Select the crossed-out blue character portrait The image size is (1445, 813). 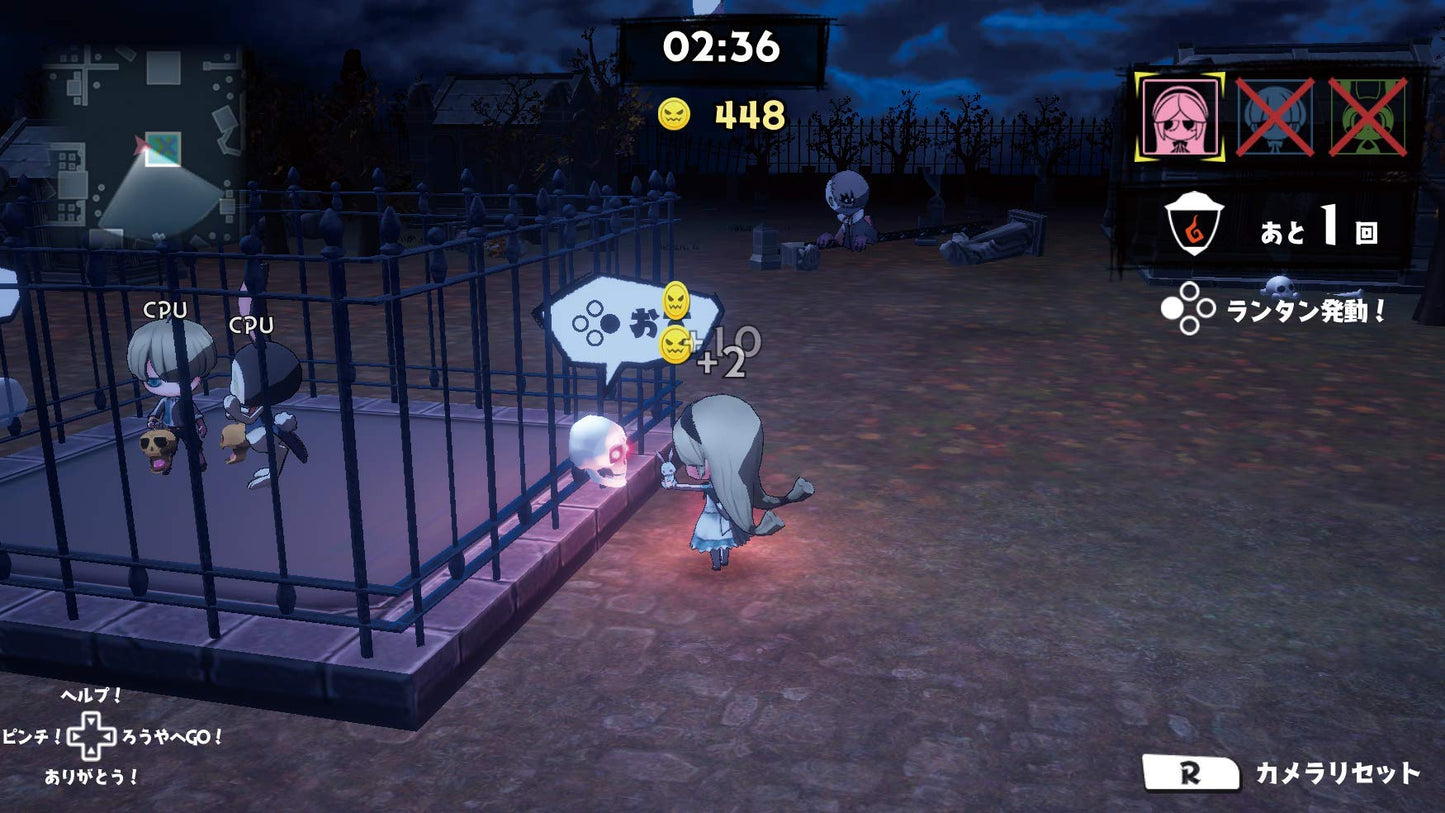coord(1275,117)
